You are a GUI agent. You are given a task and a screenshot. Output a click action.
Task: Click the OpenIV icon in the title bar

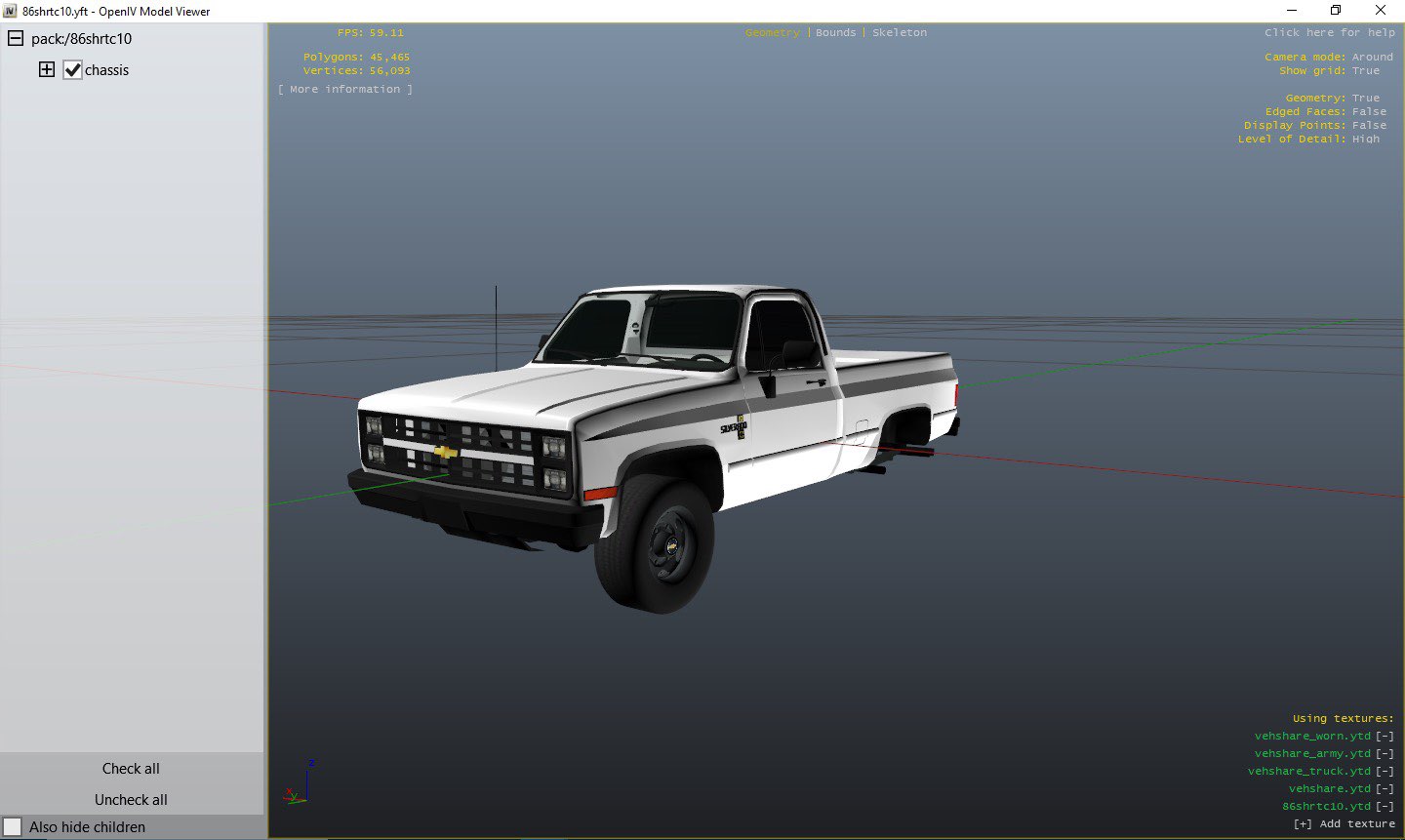click(x=10, y=11)
